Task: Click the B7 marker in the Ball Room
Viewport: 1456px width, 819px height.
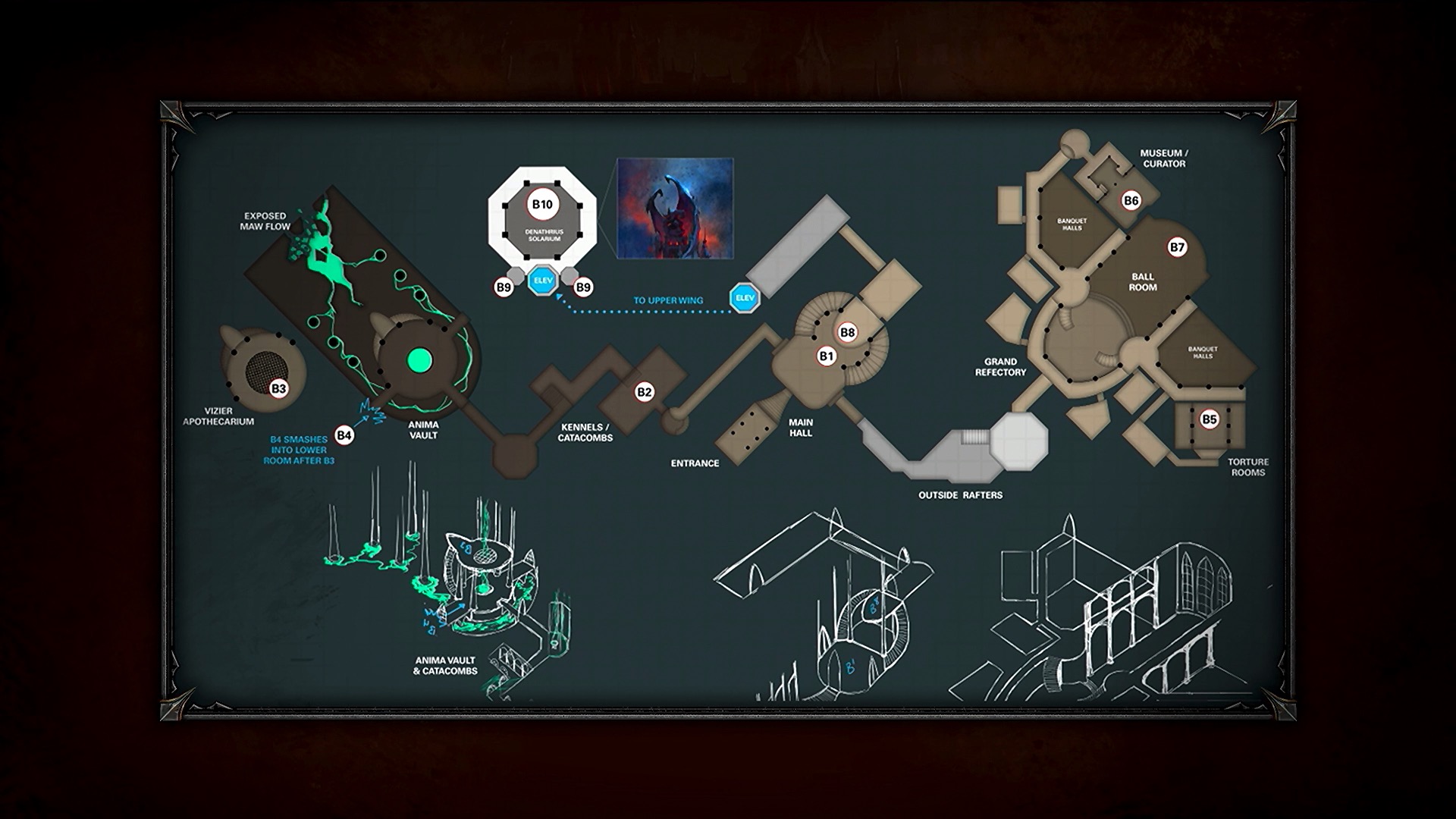Action: tap(1177, 247)
